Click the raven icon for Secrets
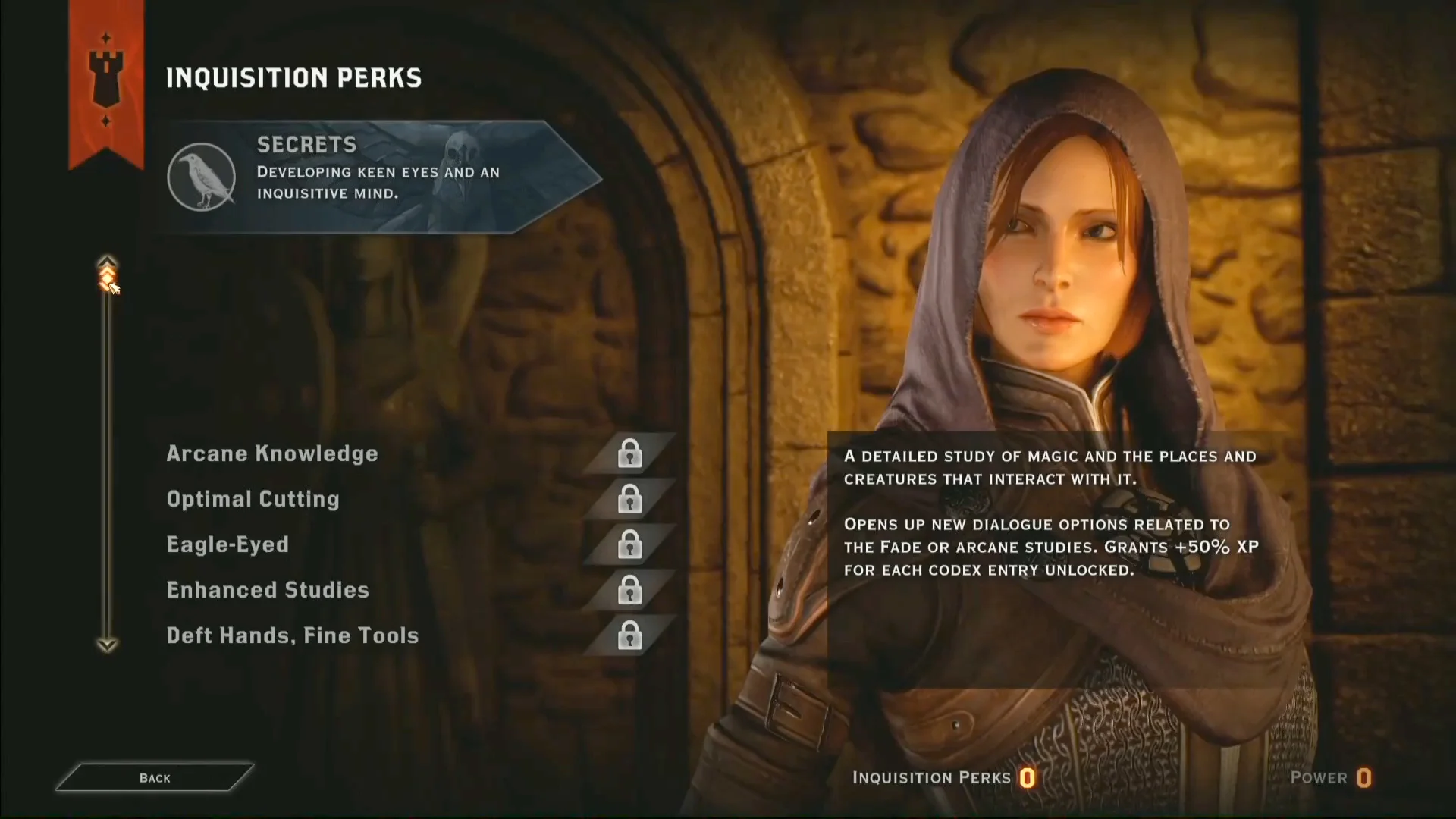 click(202, 177)
